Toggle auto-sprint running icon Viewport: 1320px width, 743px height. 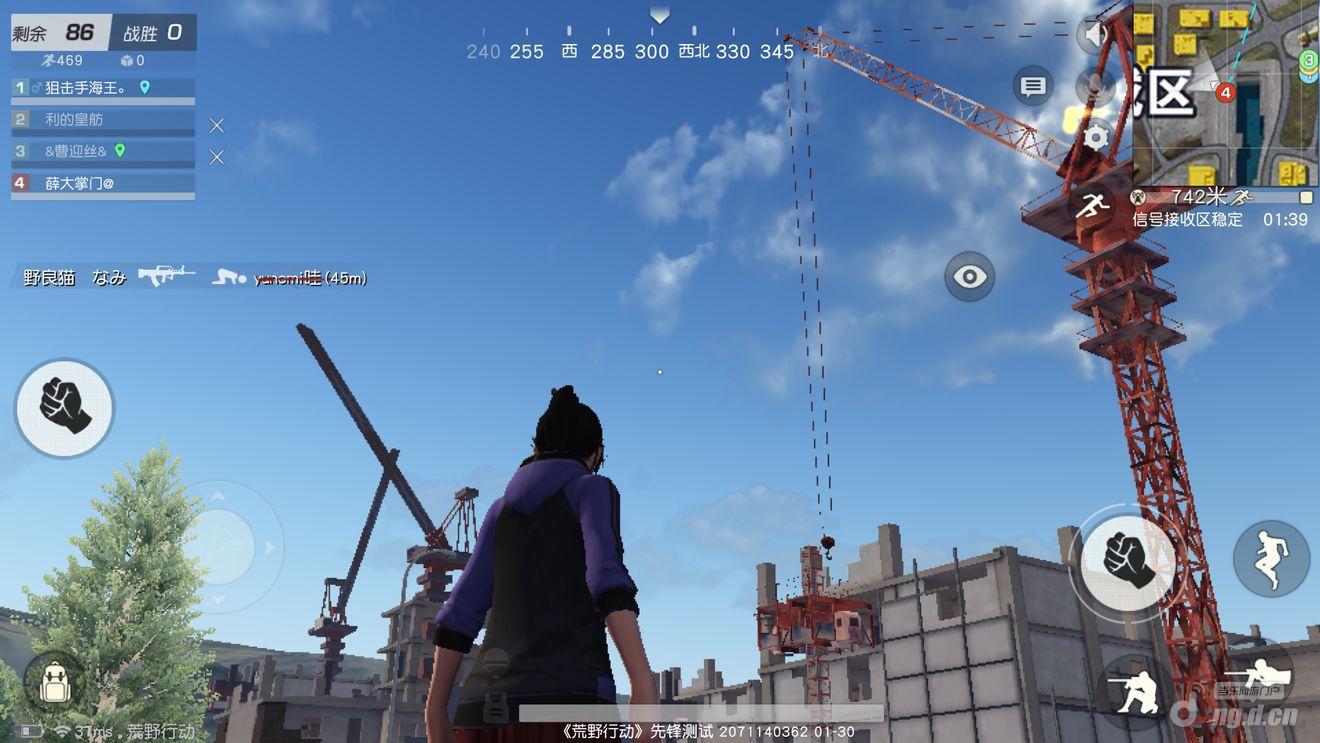click(x=1092, y=208)
